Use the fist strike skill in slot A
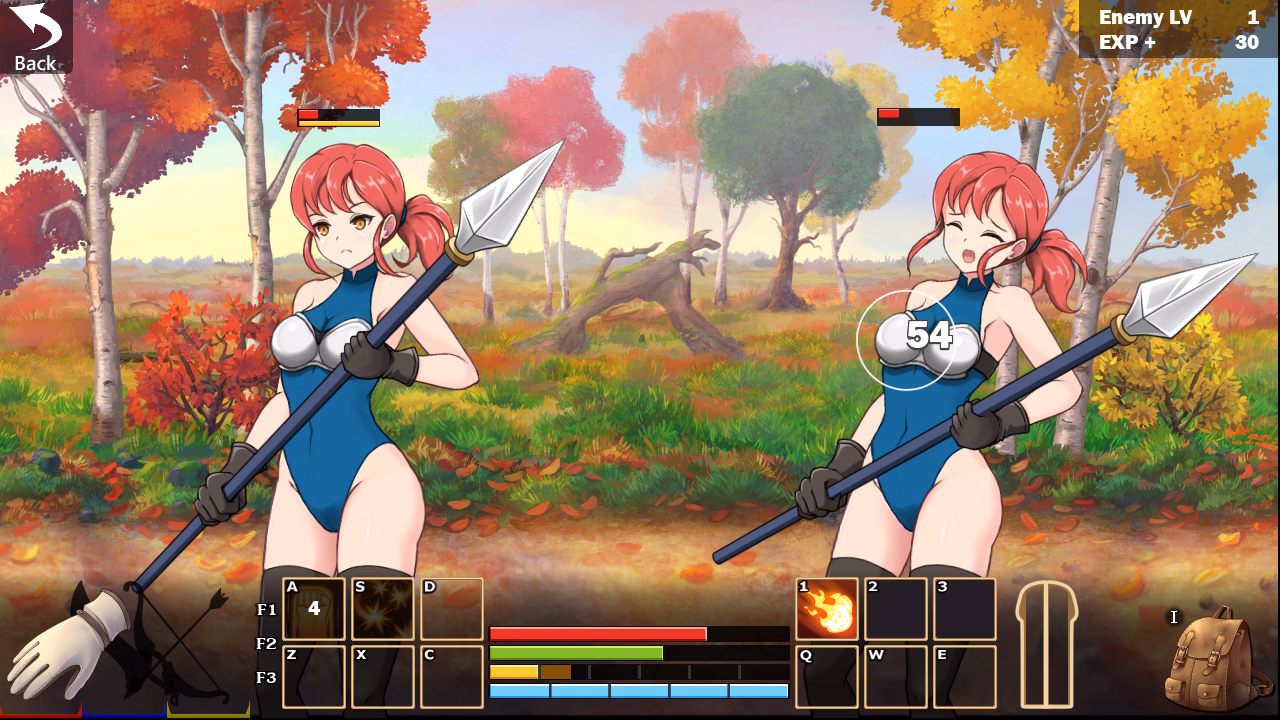Image resolution: width=1280 pixels, height=720 pixels. [x=314, y=607]
